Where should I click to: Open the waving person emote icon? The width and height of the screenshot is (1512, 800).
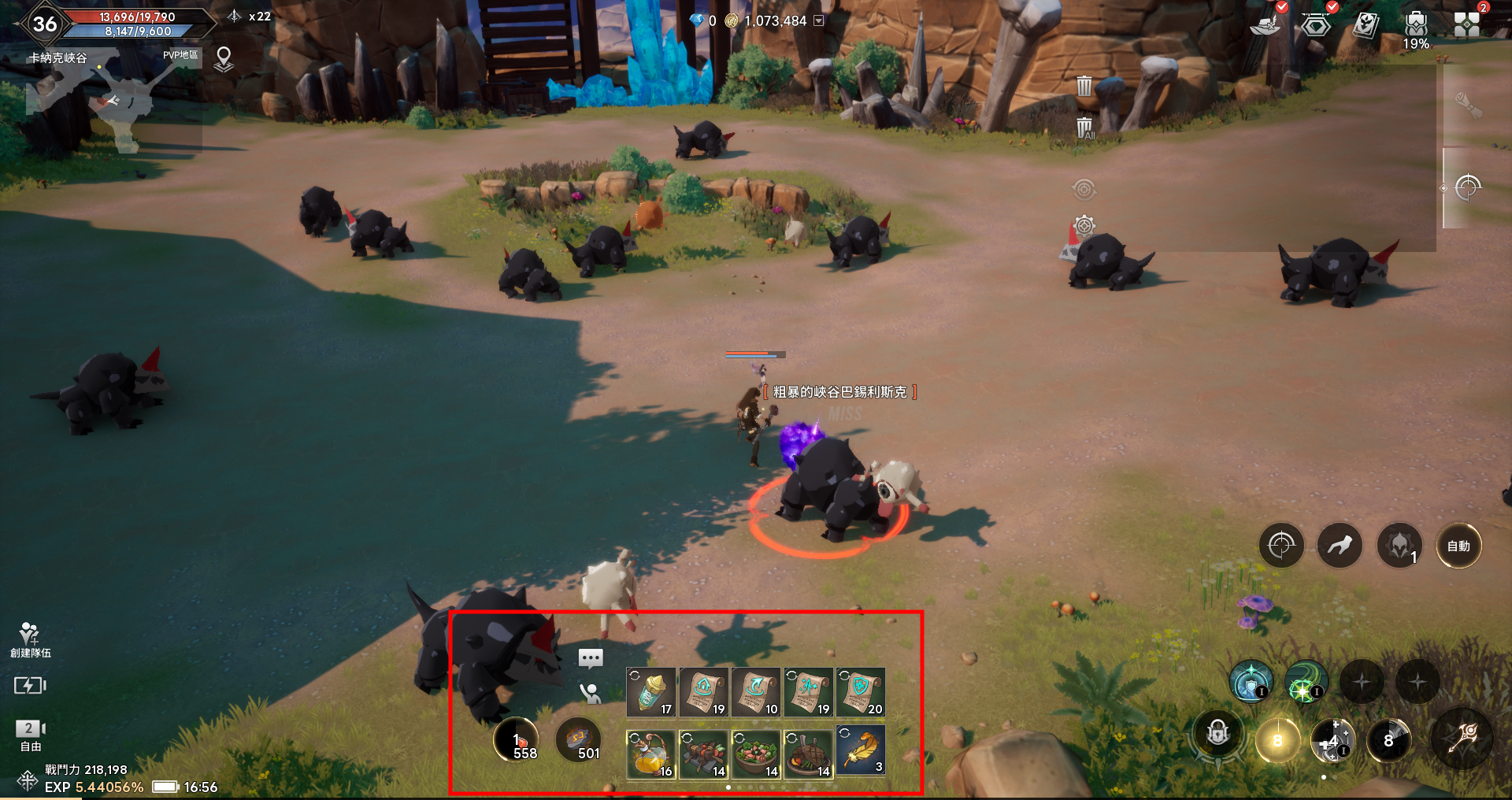[x=590, y=693]
